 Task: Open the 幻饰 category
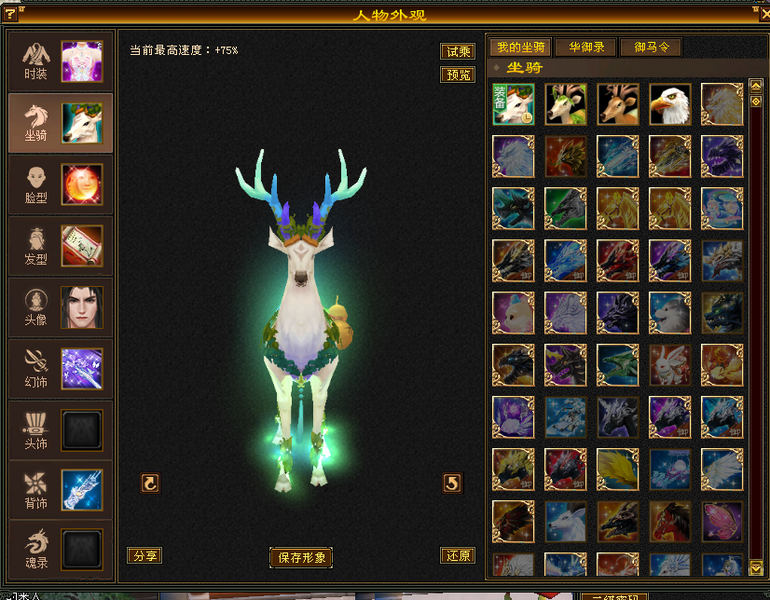(60, 369)
